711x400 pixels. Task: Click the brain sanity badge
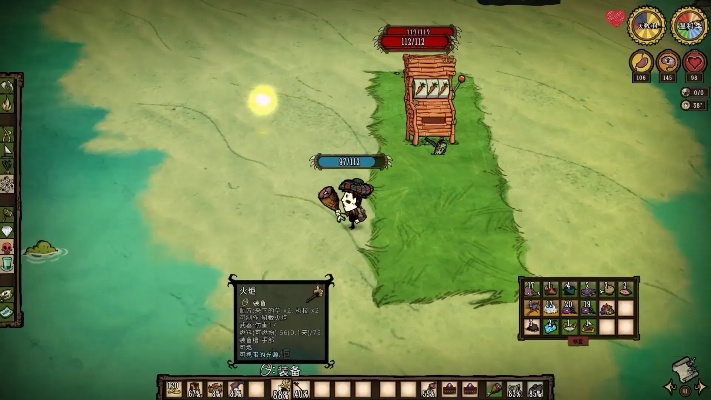point(667,64)
